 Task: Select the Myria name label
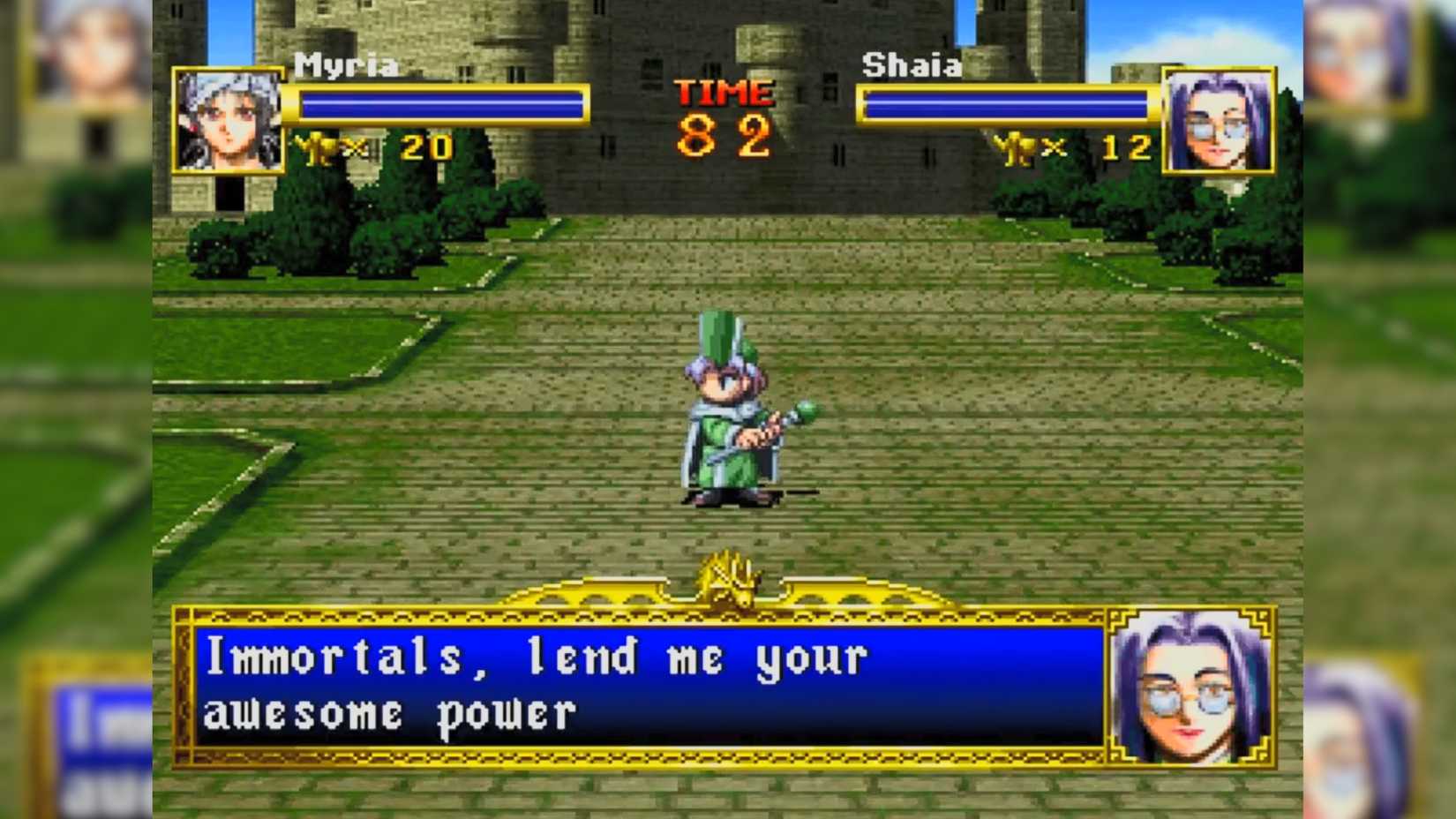347,64
